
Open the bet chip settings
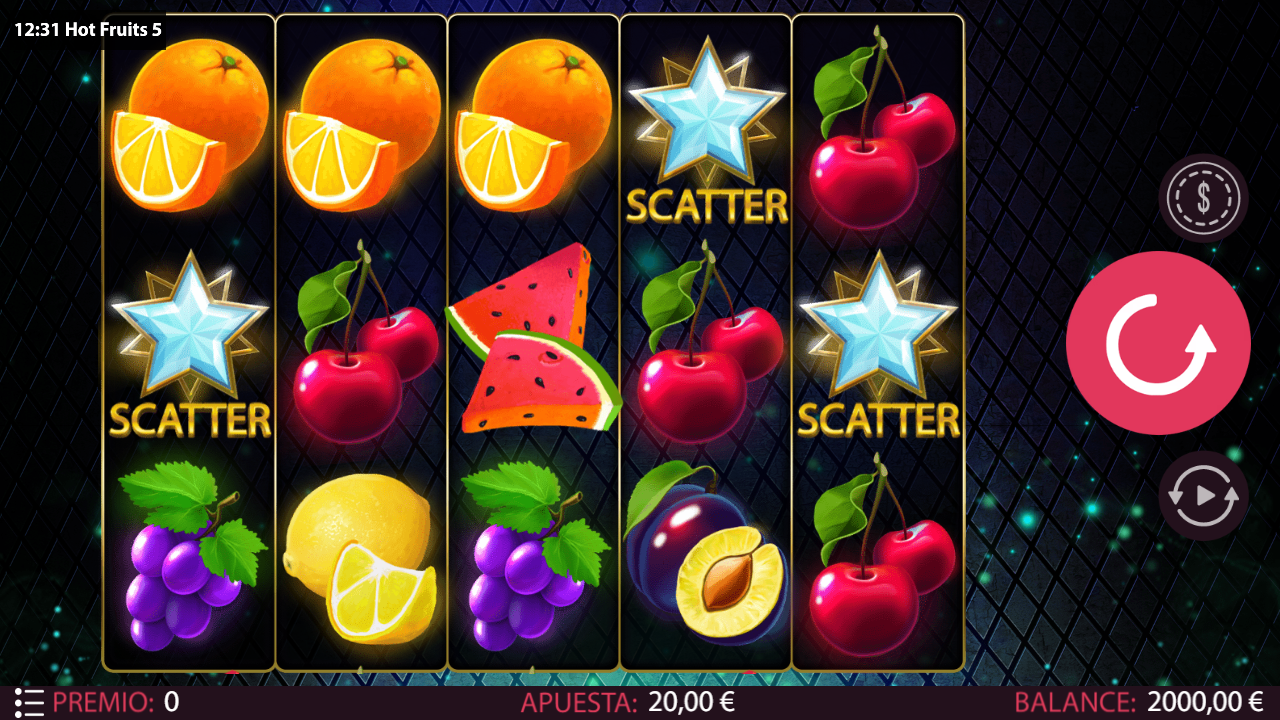point(1203,198)
